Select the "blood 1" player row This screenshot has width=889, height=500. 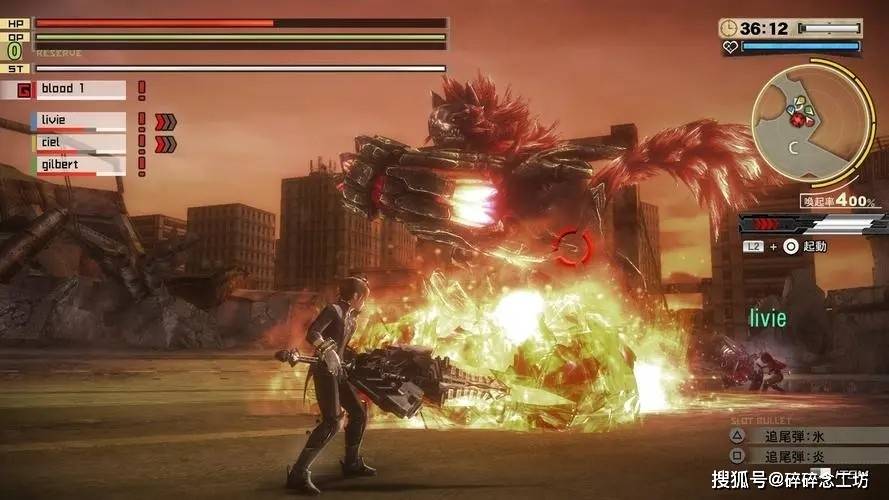pos(80,89)
